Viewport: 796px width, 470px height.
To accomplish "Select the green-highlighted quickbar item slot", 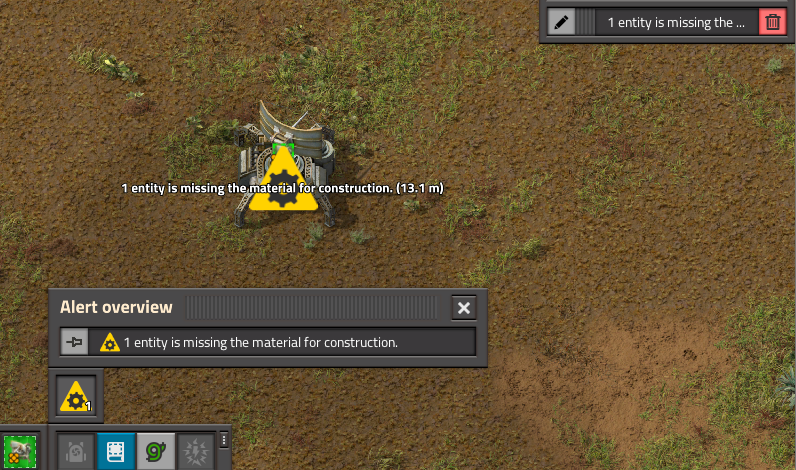I will [x=19, y=452].
